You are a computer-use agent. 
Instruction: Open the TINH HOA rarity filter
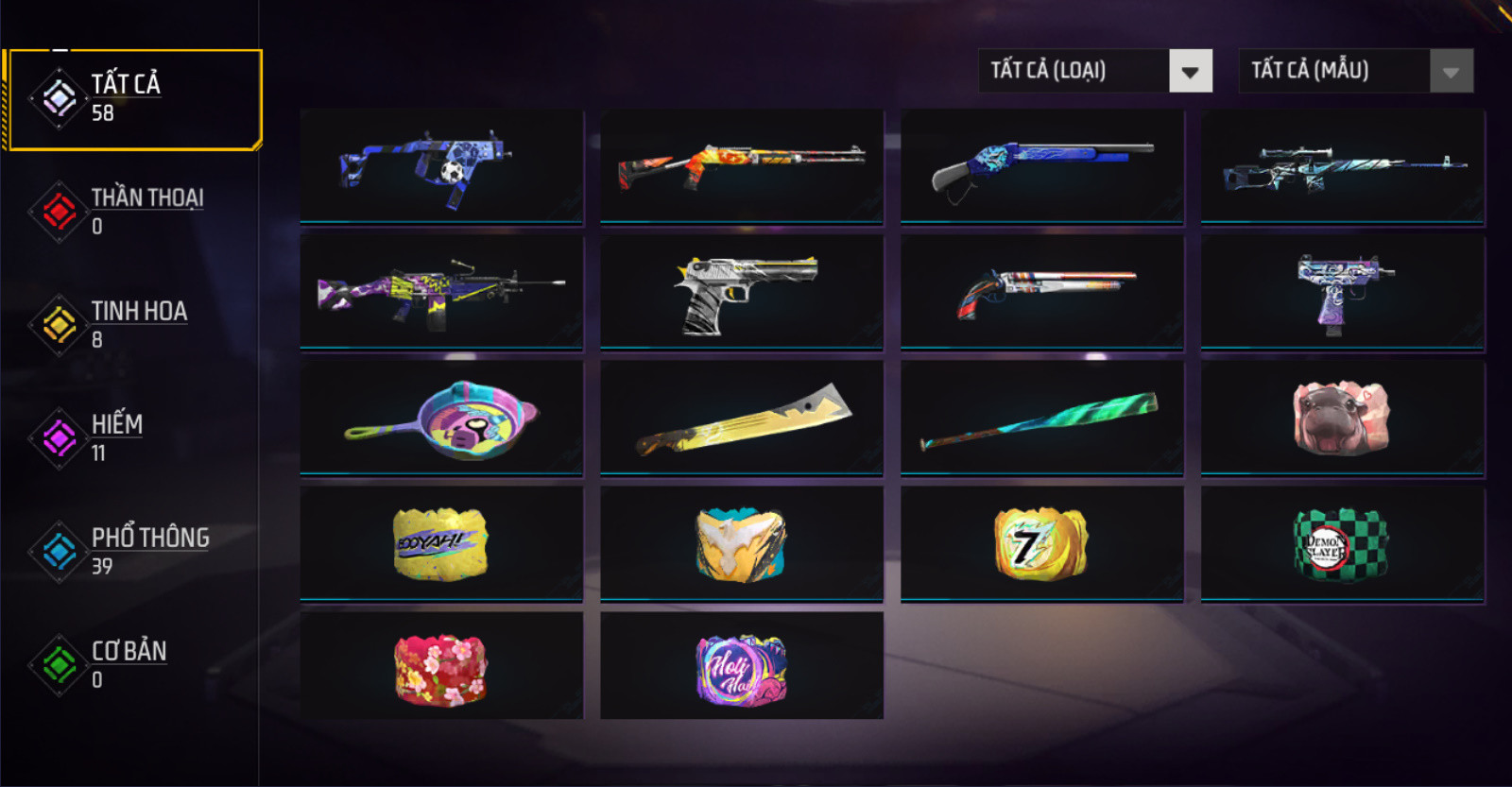click(132, 324)
